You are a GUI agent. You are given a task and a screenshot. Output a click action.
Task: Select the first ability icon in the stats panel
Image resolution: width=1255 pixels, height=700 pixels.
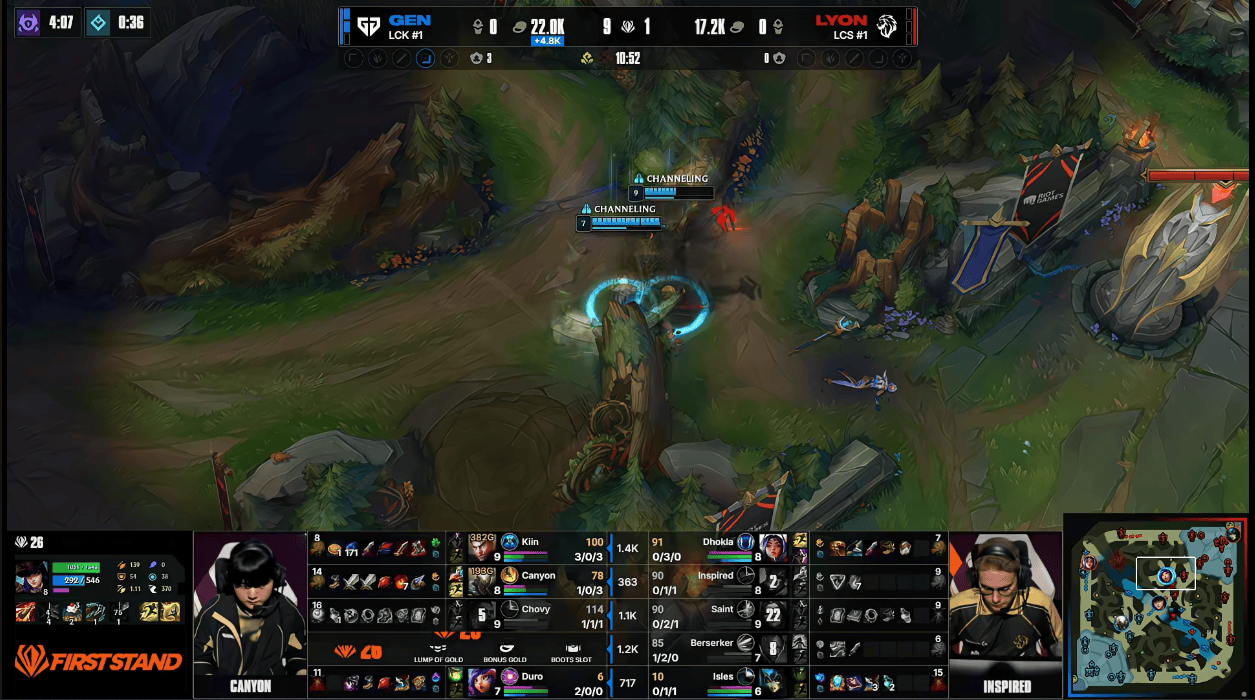click(x=26, y=612)
